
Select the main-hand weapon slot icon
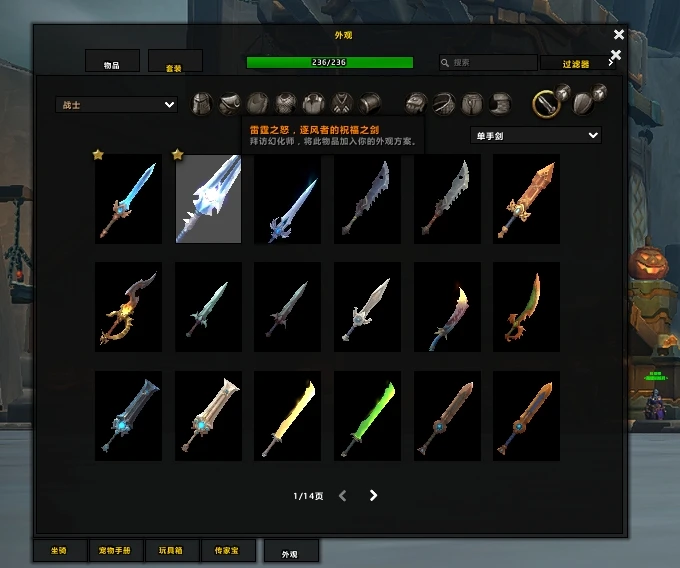(544, 102)
